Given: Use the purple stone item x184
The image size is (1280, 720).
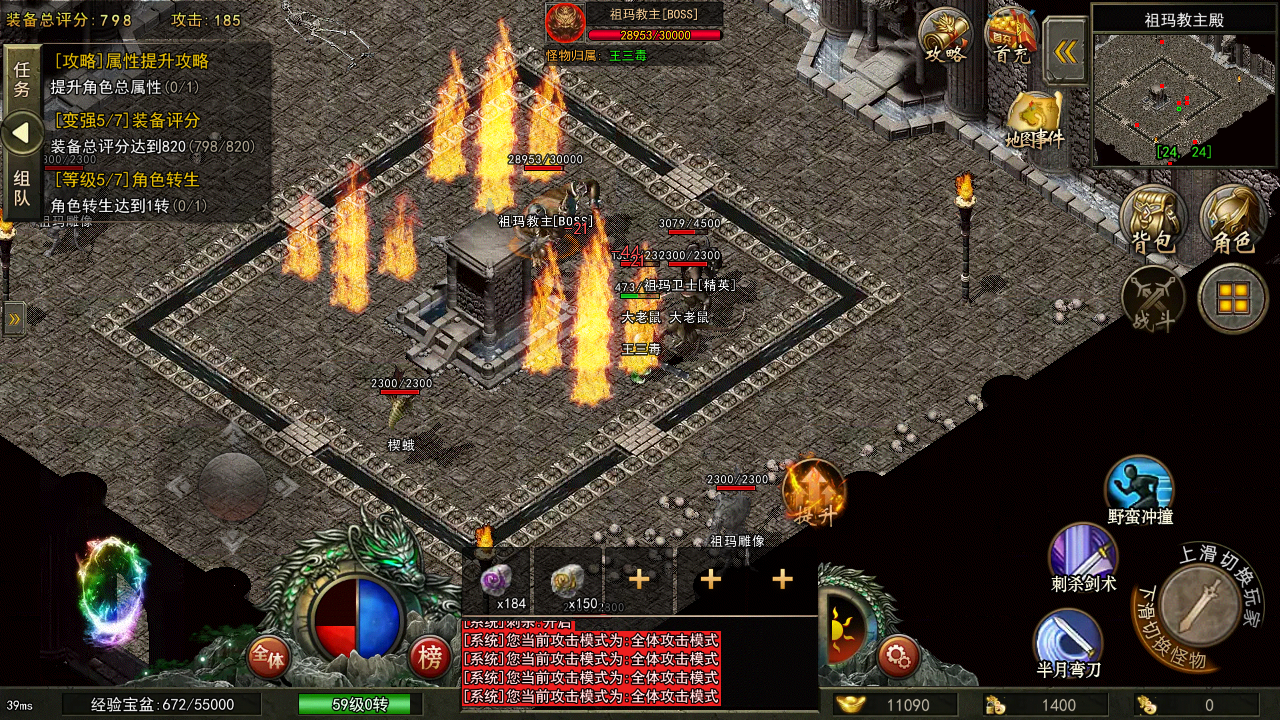Looking at the screenshot, I should pos(497,582).
